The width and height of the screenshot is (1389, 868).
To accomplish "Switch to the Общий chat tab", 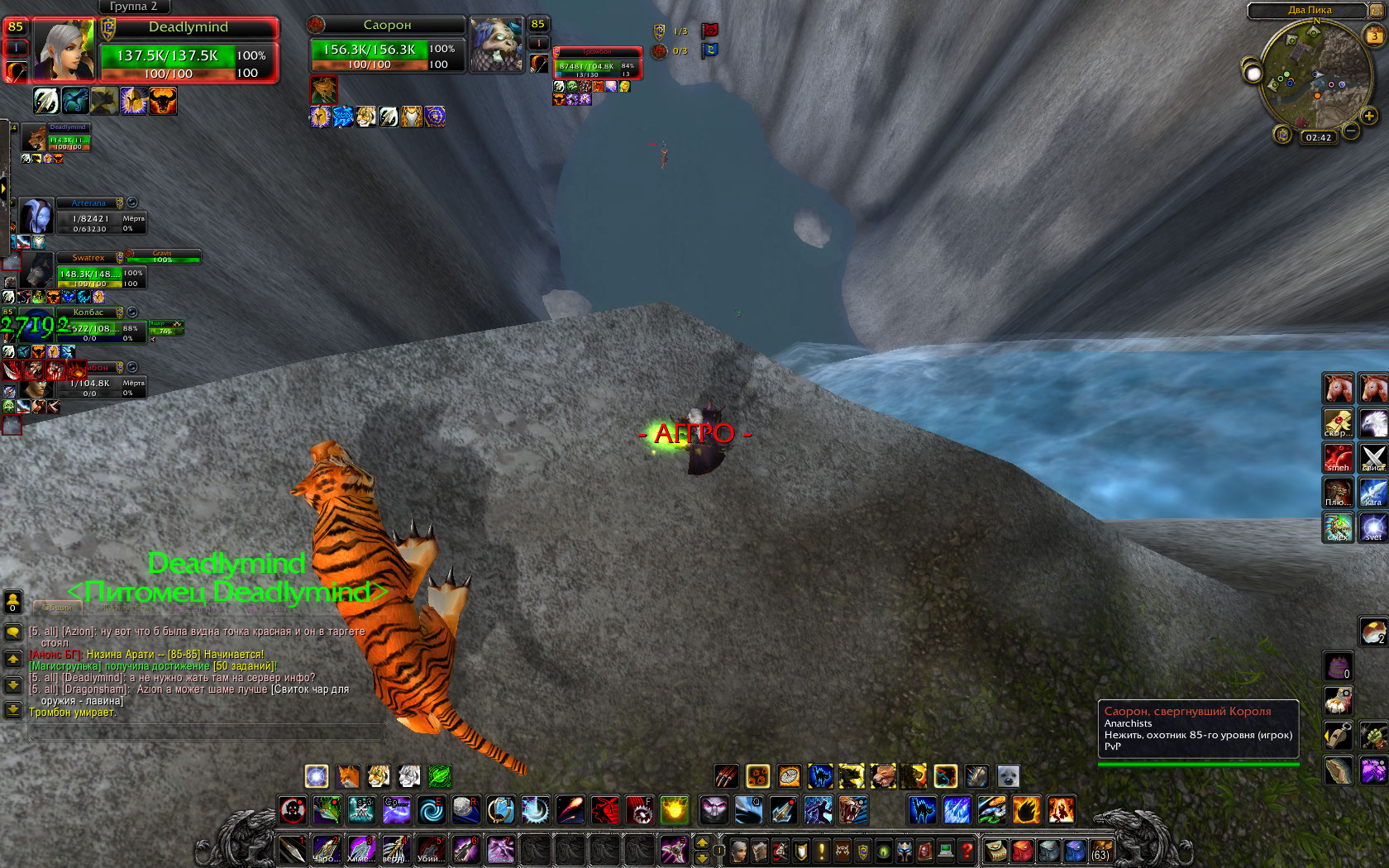I will tap(56, 608).
